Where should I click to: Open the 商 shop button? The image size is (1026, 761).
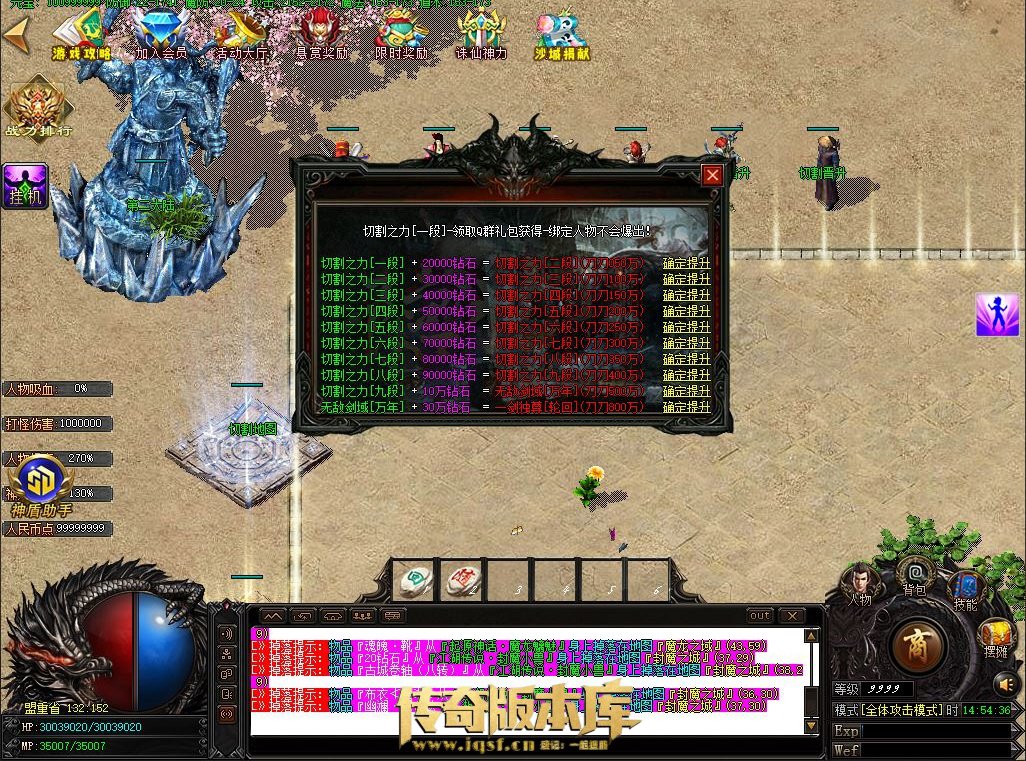(918, 645)
